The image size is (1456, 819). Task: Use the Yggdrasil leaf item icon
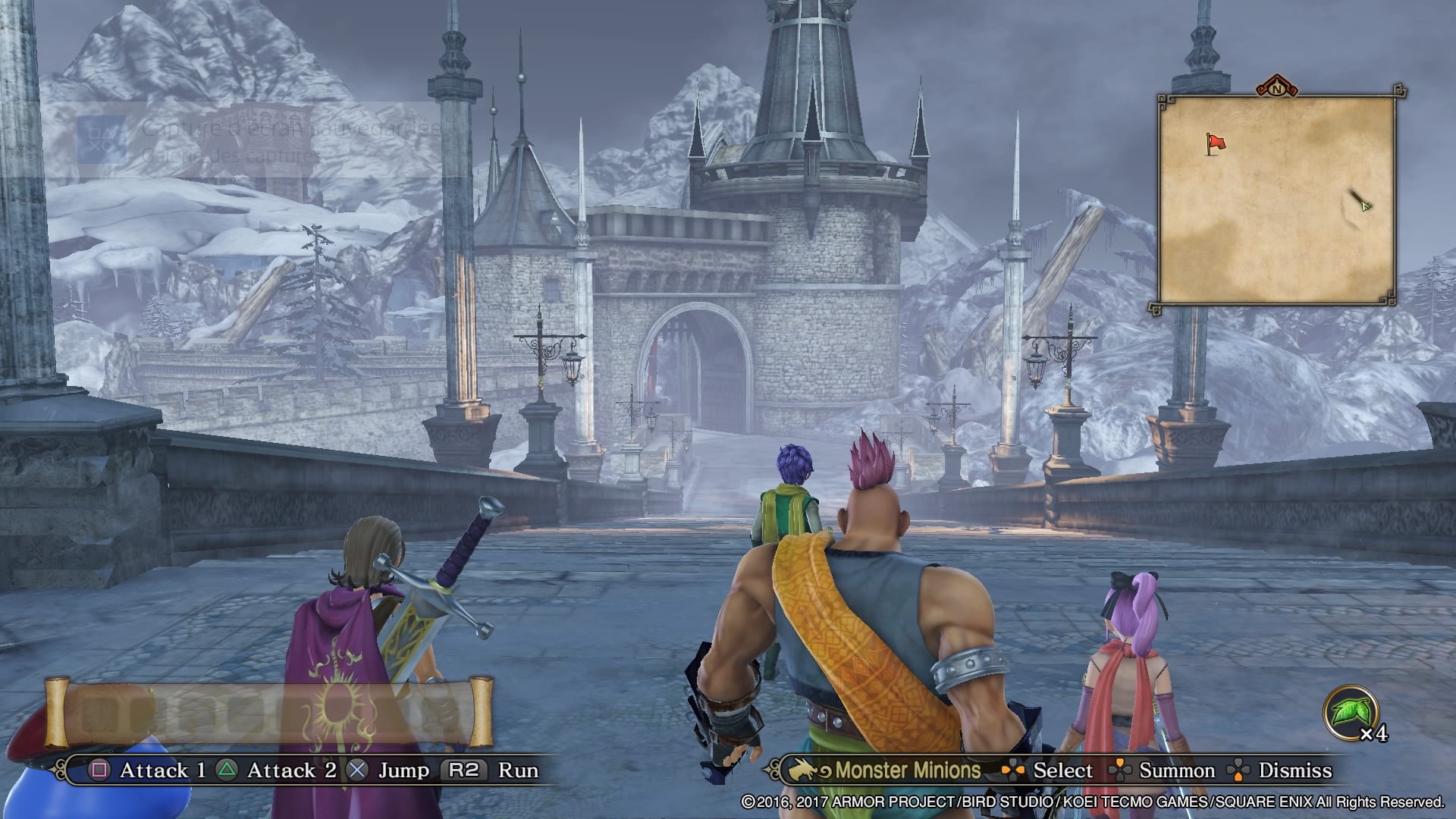(1351, 713)
